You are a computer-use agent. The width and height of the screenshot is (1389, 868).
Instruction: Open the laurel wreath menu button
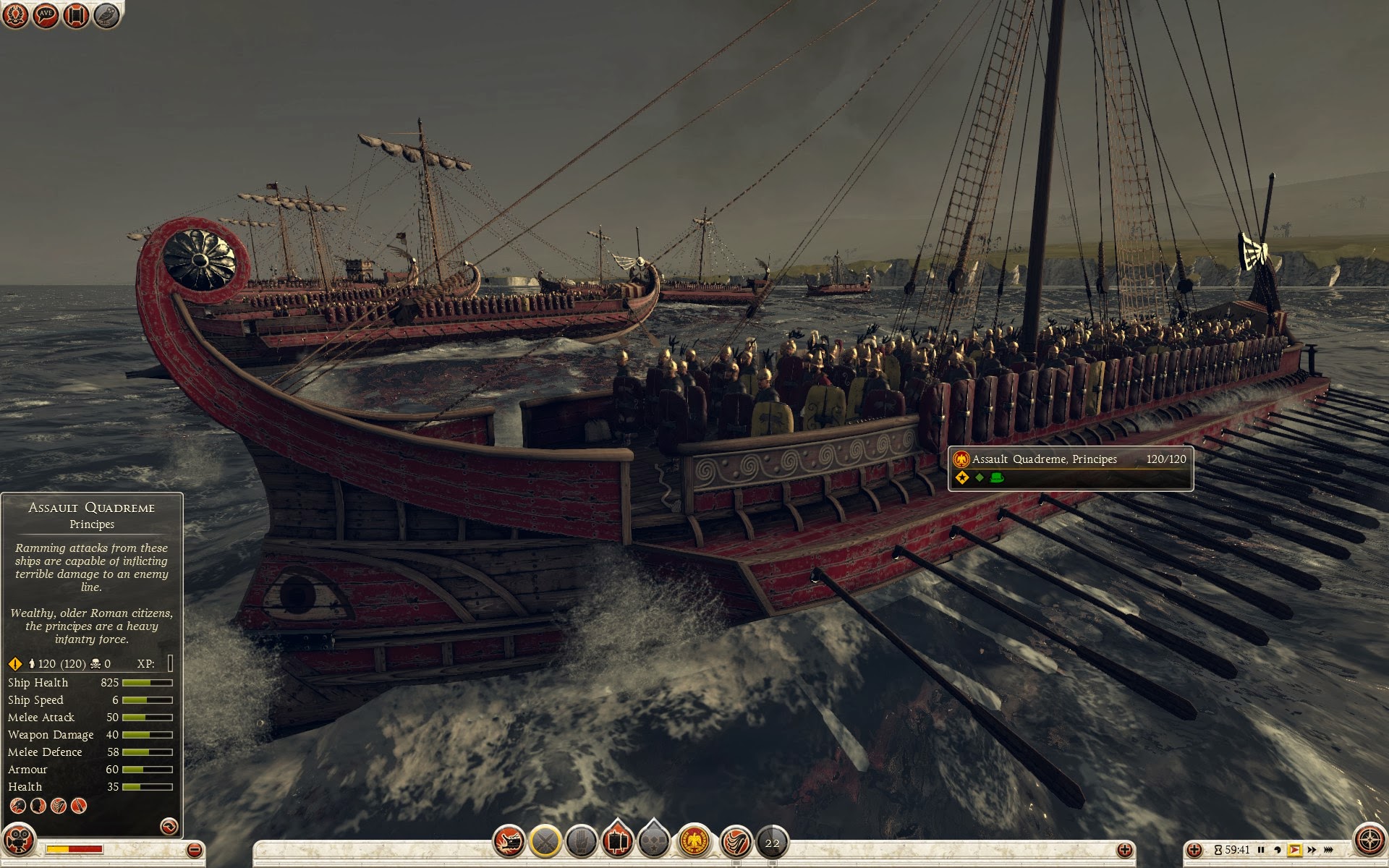click(15, 14)
